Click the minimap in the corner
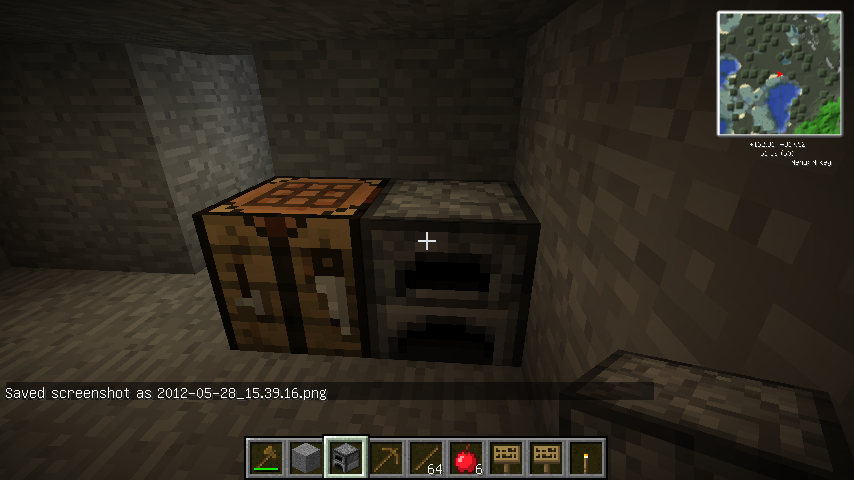This screenshot has width=854, height=480. point(779,74)
